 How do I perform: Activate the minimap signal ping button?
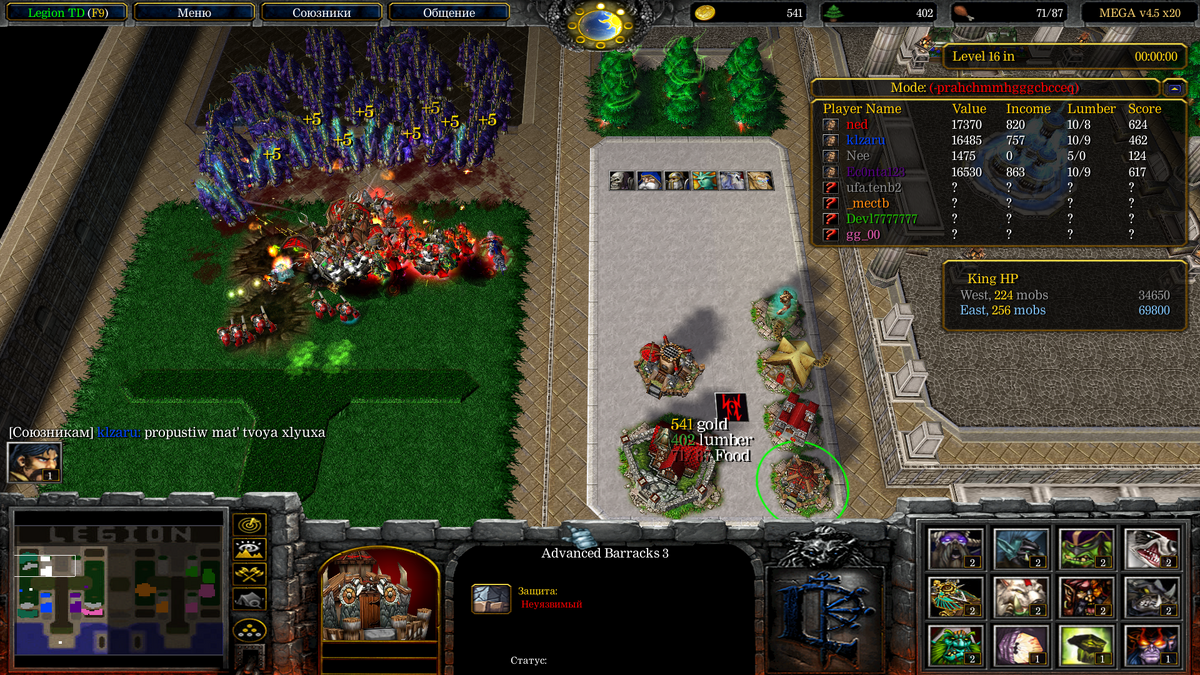pos(249,524)
